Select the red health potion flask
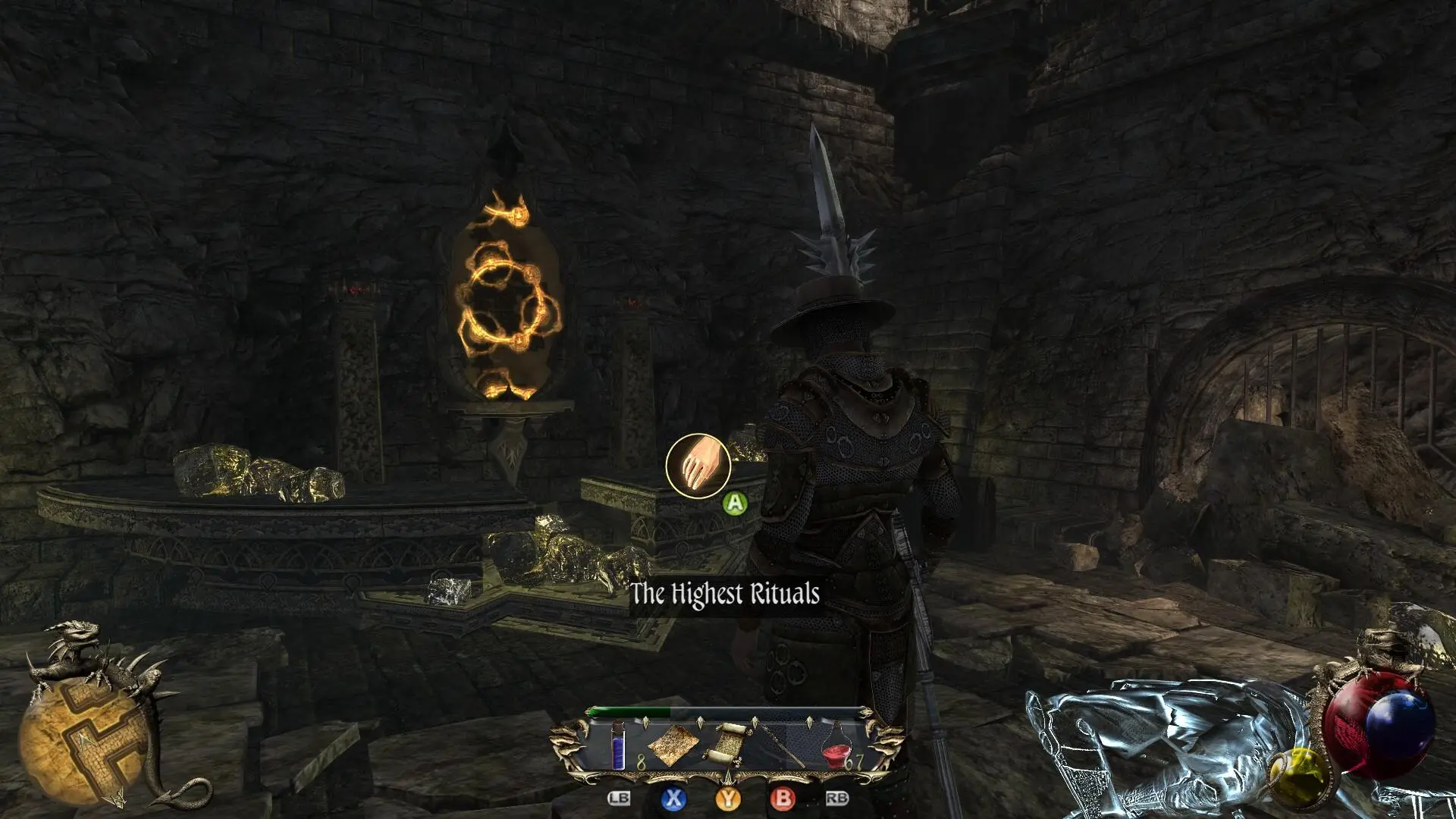 click(836, 744)
